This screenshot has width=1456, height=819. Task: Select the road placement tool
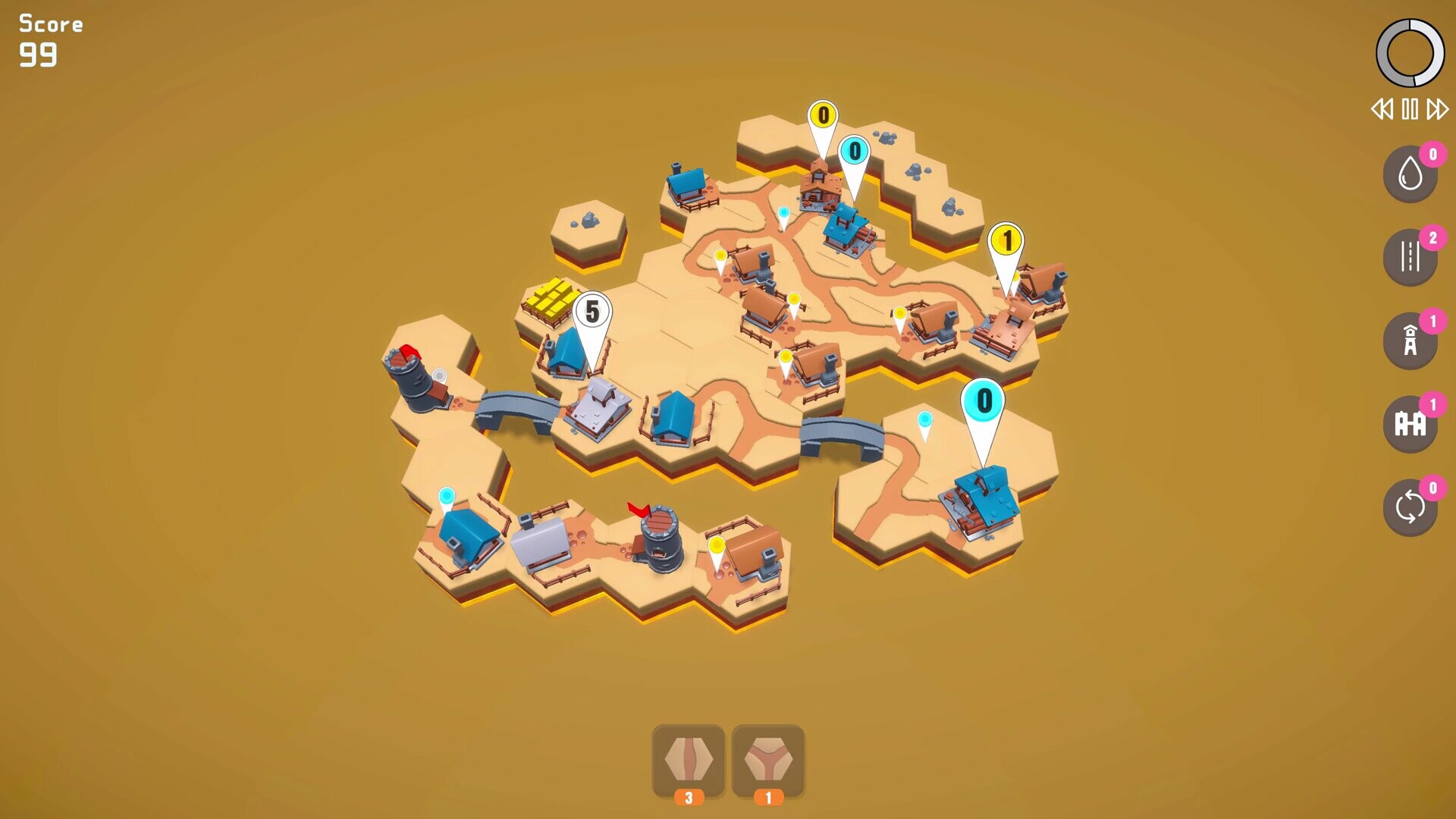[x=1409, y=256]
